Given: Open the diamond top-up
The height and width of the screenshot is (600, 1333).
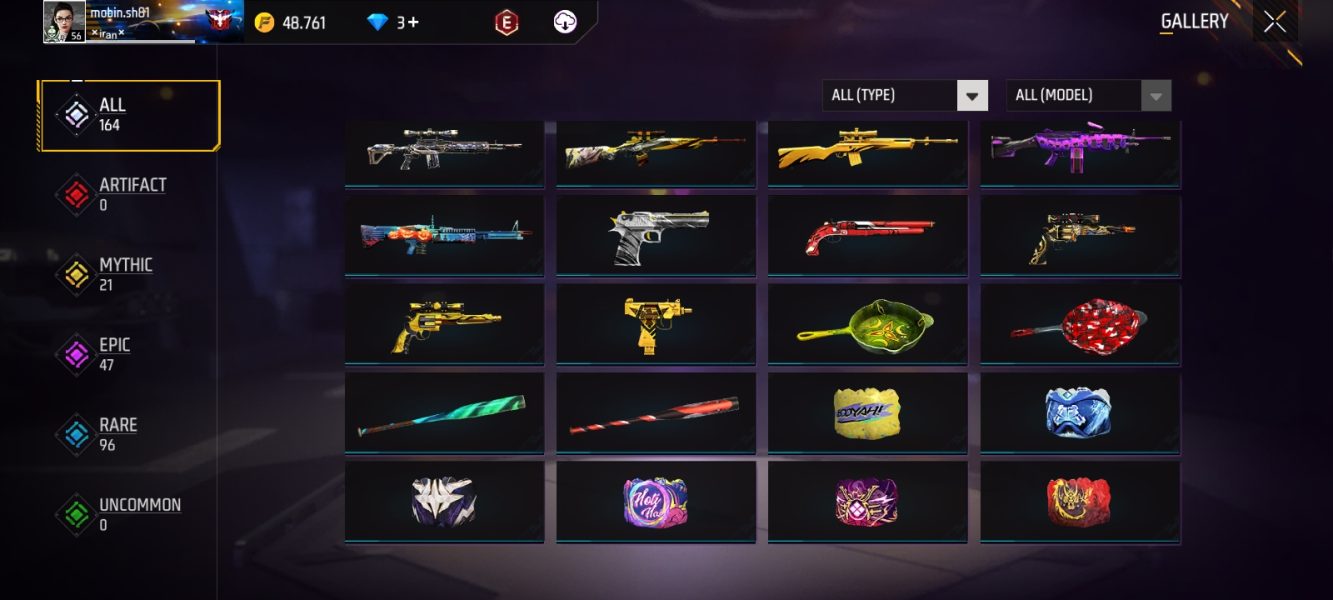Looking at the screenshot, I should pos(393,22).
